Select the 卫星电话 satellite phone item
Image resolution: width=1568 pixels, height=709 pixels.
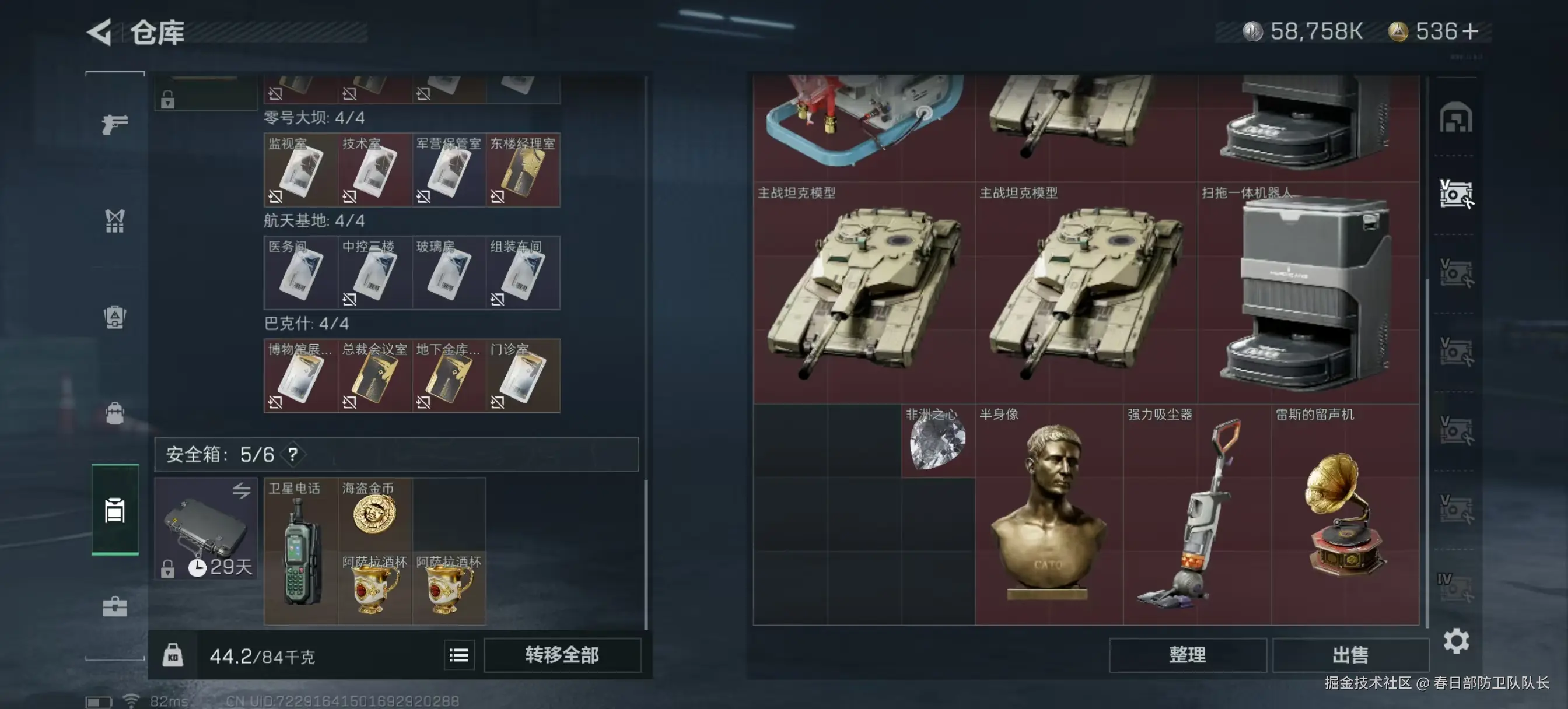pyautogui.click(x=300, y=551)
